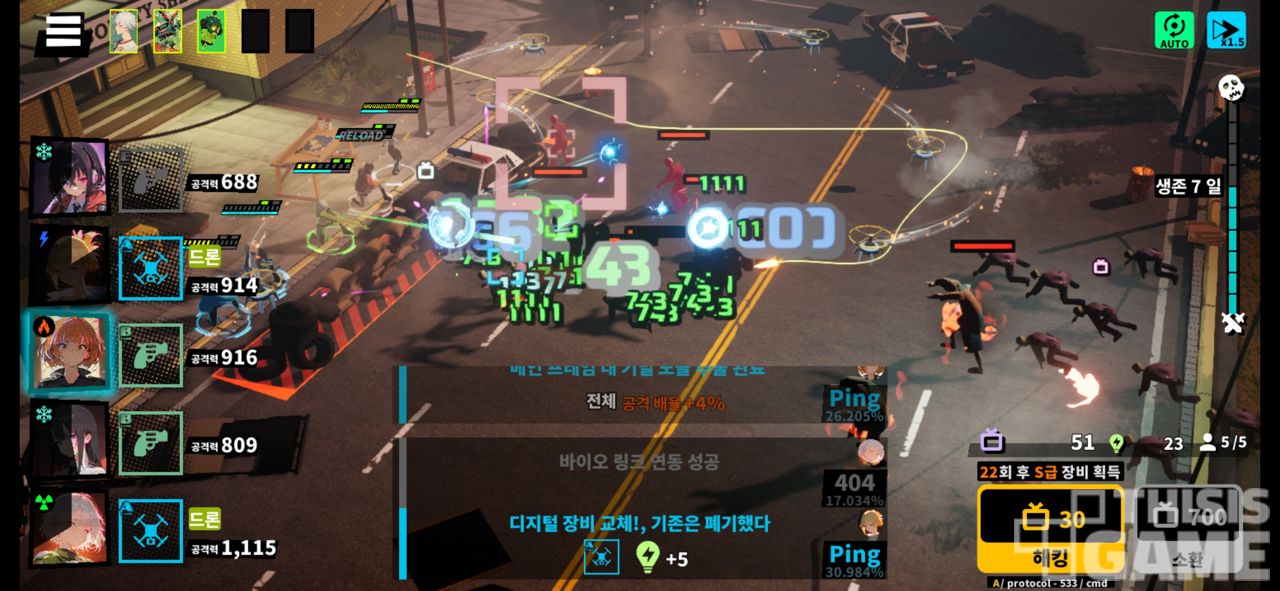Select the radiation-type character portrait
The image size is (1280, 591).
pos(70,528)
